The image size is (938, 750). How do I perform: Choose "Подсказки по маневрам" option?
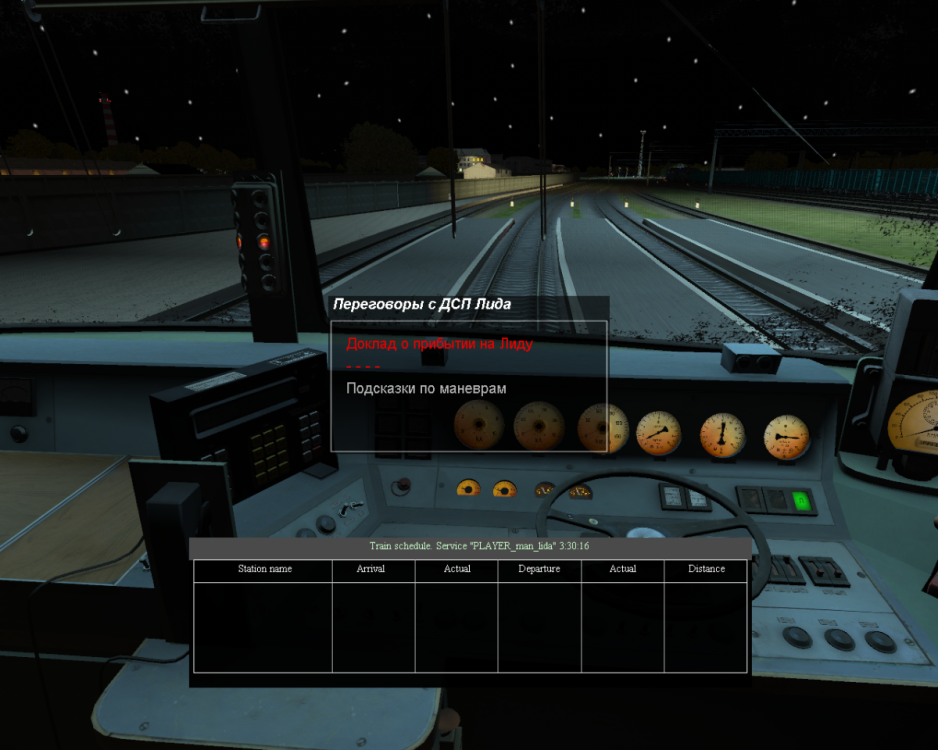426,388
